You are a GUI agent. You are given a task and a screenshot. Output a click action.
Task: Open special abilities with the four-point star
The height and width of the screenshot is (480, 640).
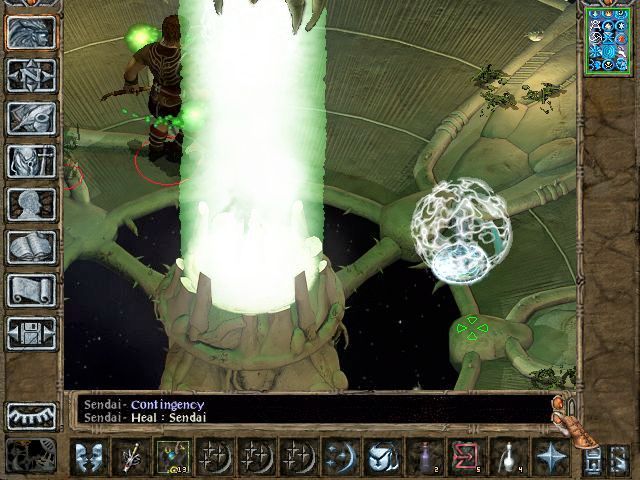click(x=548, y=457)
